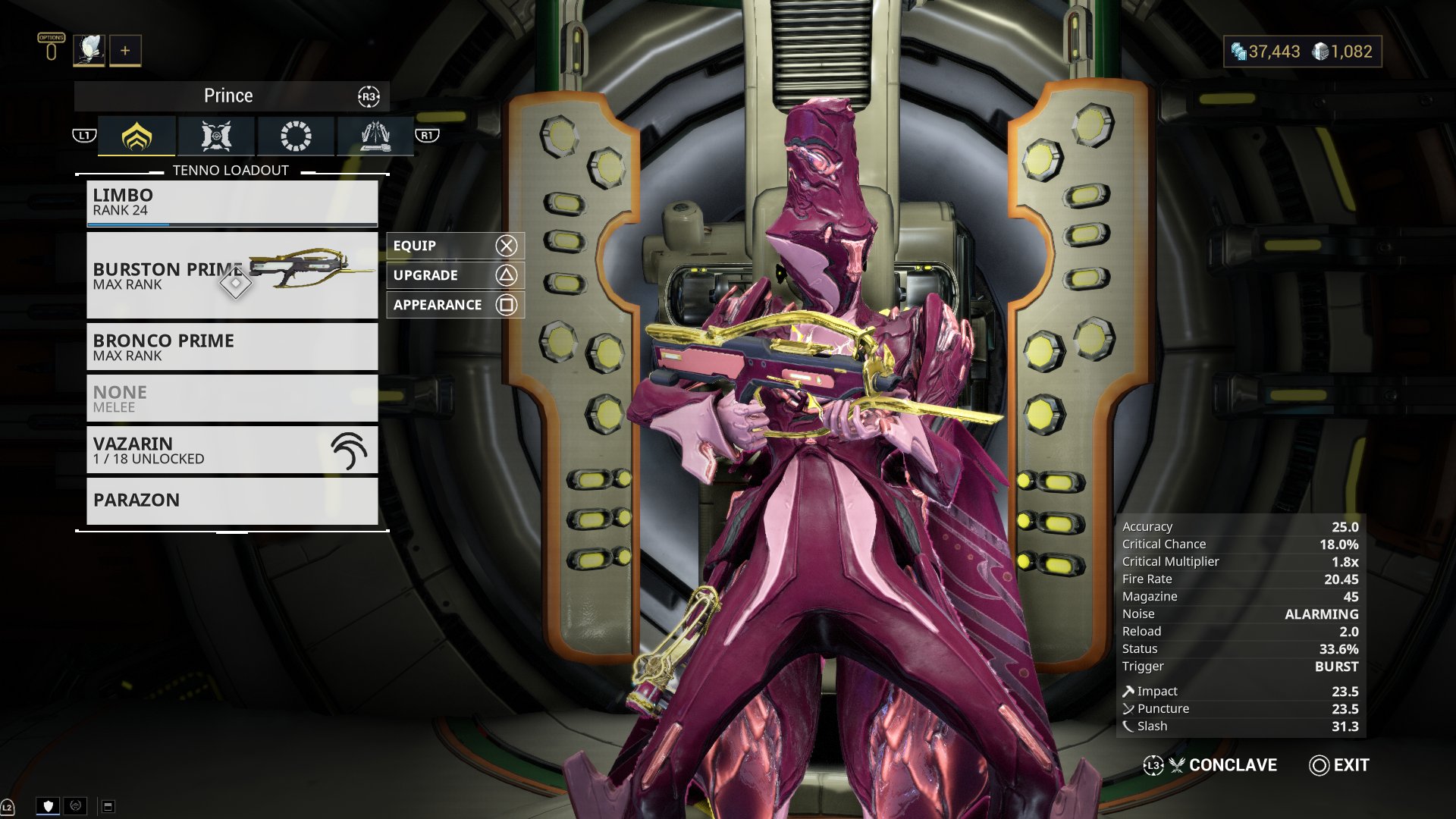Switch to the Tenno loadout lotus tab

137,136
